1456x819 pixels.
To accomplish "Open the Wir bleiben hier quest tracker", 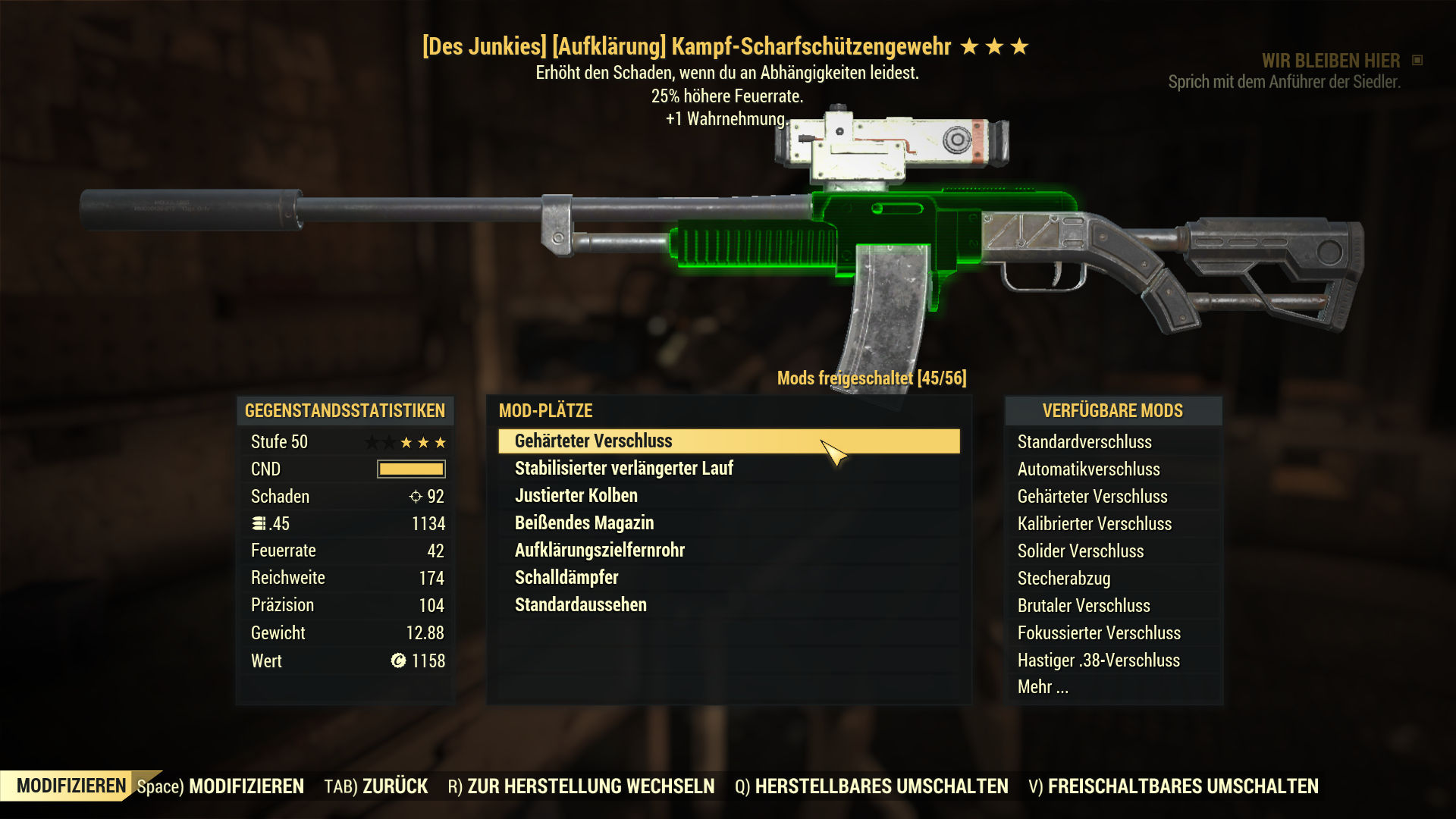I will (1330, 61).
